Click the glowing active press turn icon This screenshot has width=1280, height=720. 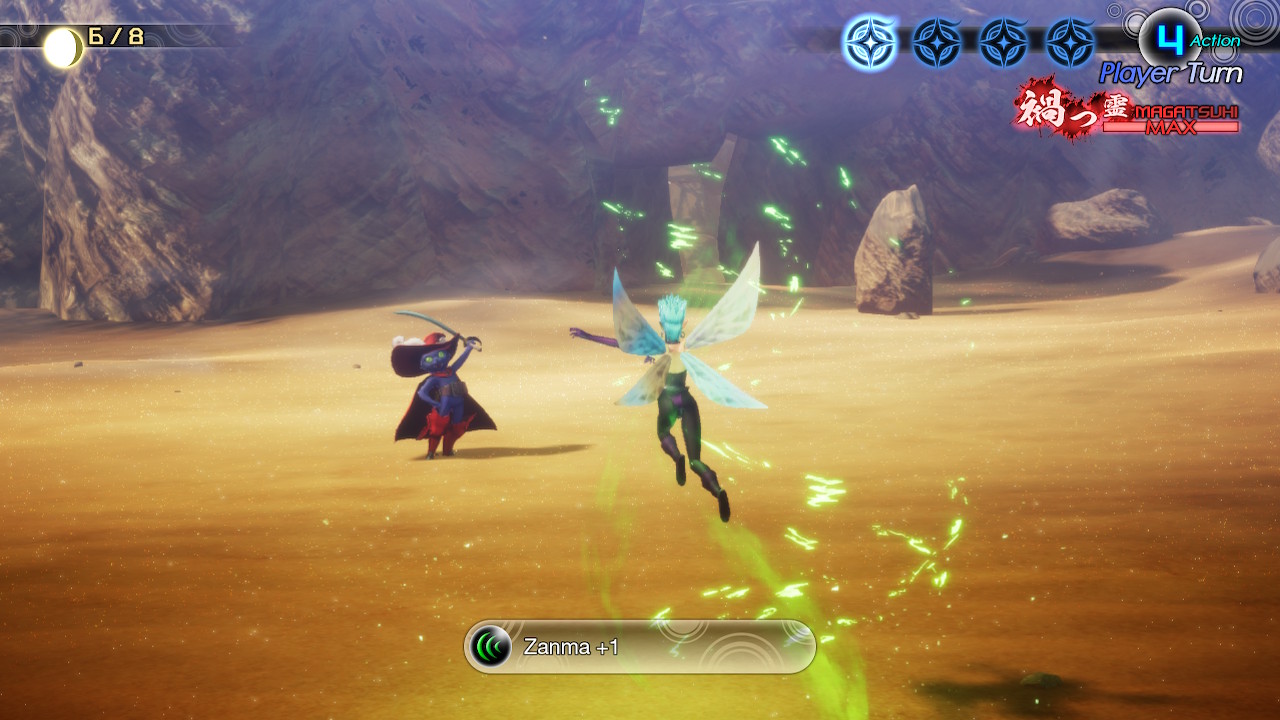[x=869, y=43]
